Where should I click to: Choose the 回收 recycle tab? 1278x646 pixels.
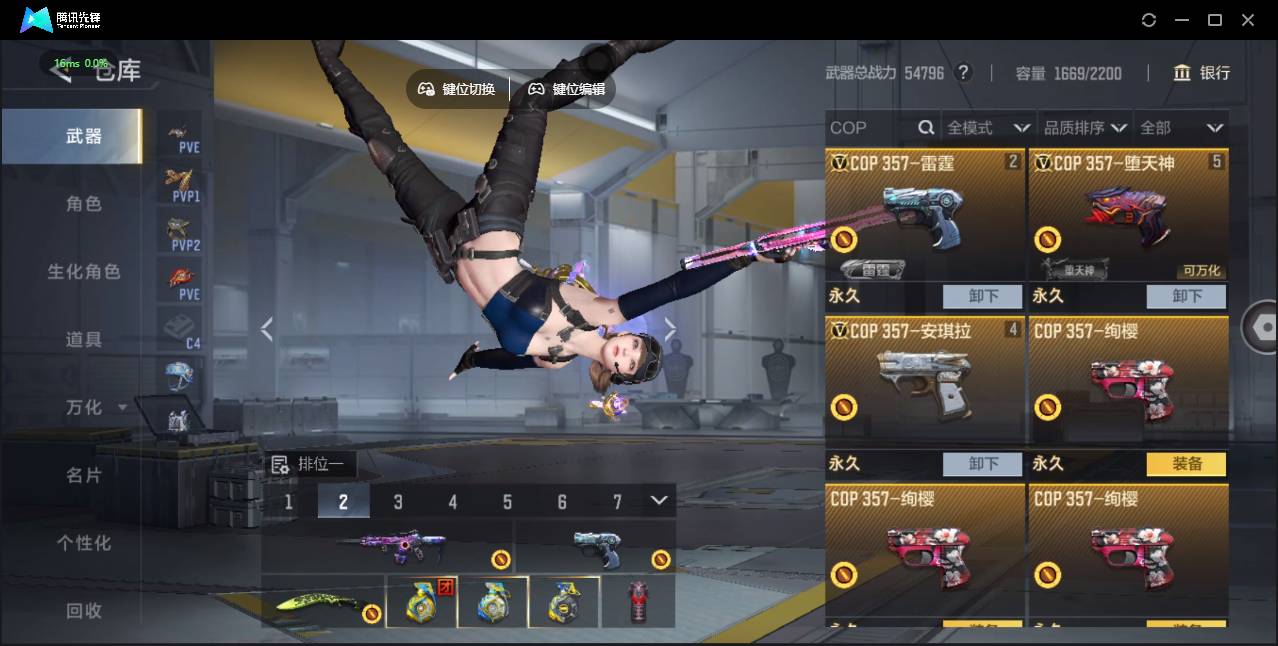click(x=84, y=610)
